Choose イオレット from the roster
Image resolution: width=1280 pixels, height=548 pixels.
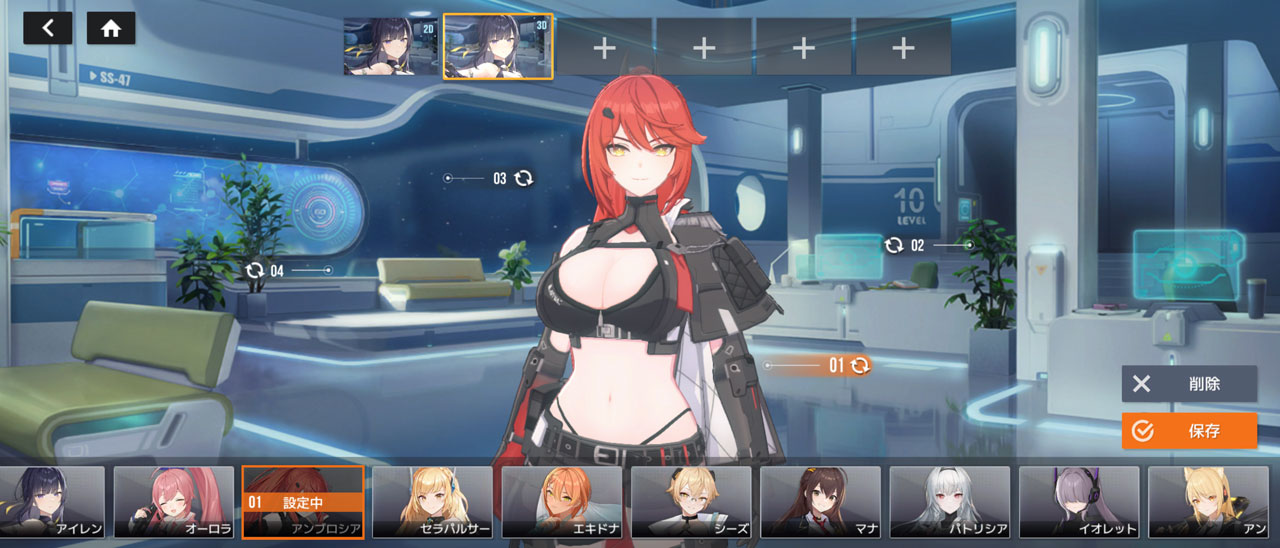coord(1079,502)
